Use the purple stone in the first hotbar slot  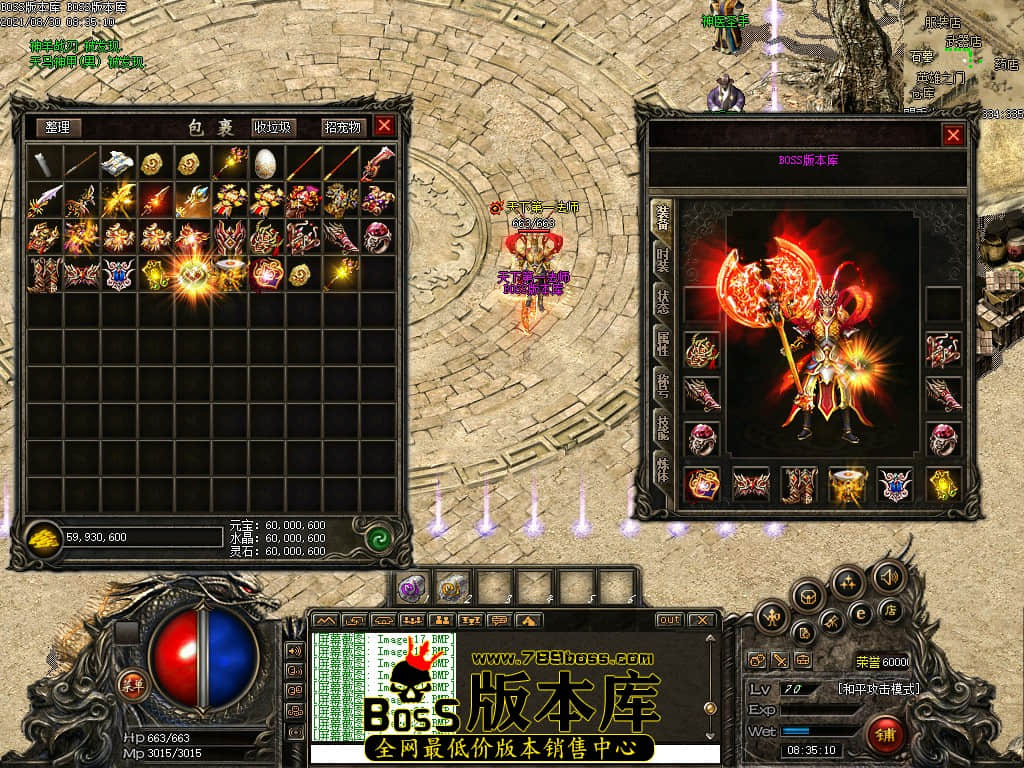(x=411, y=587)
